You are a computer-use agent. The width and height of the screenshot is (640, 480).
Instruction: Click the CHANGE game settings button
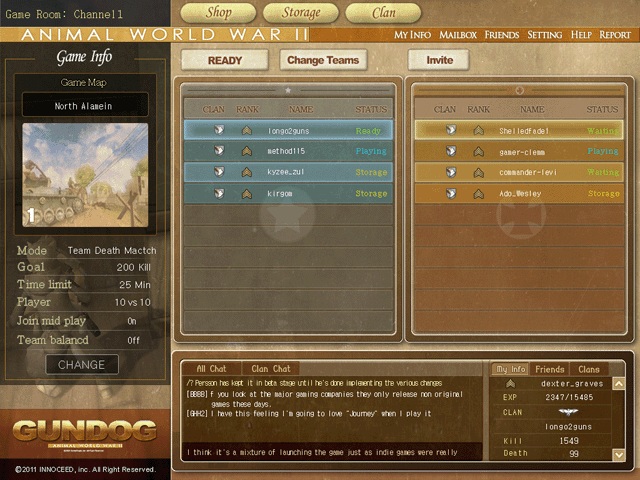click(81, 365)
